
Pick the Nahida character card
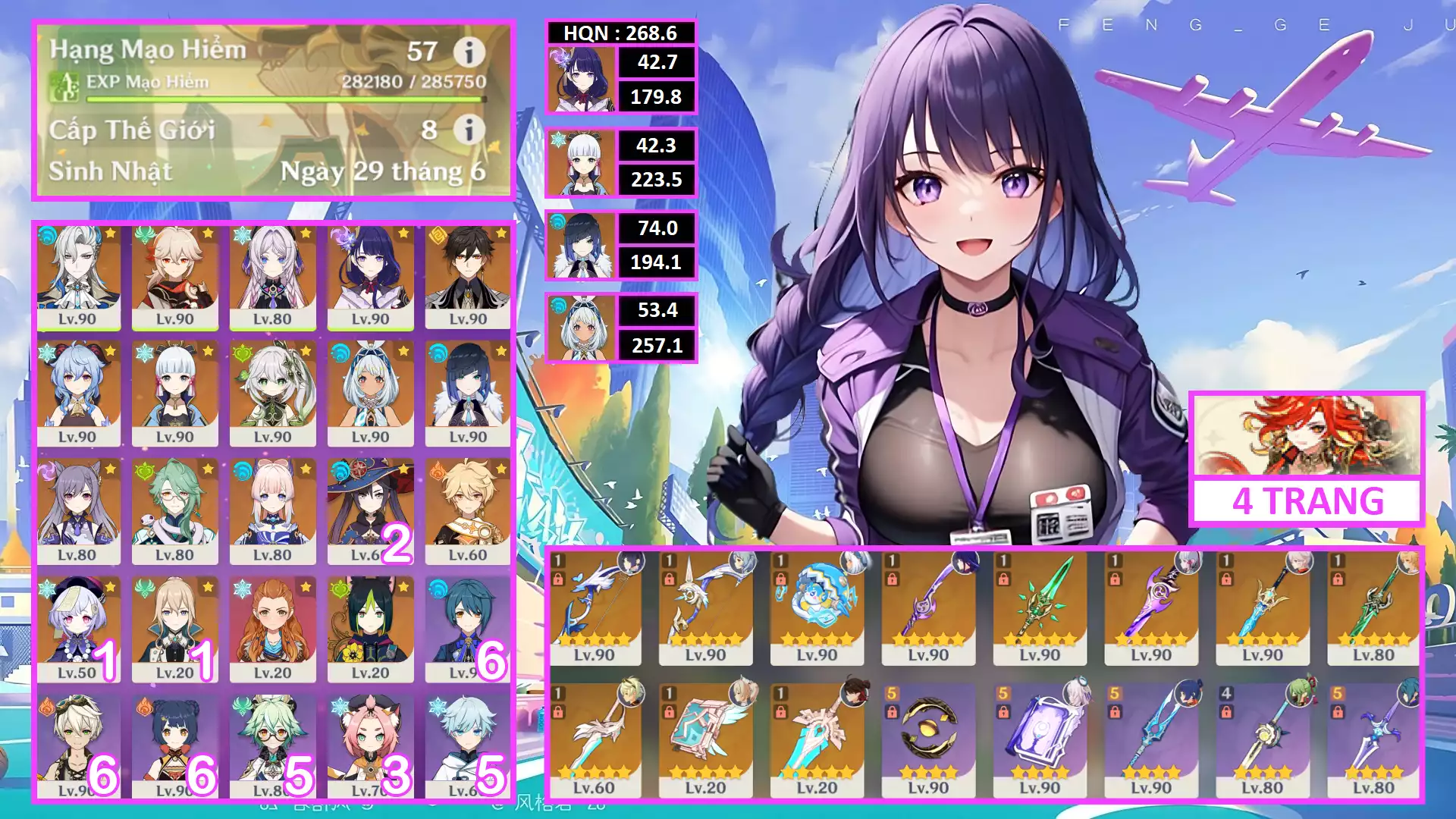(273, 394)
